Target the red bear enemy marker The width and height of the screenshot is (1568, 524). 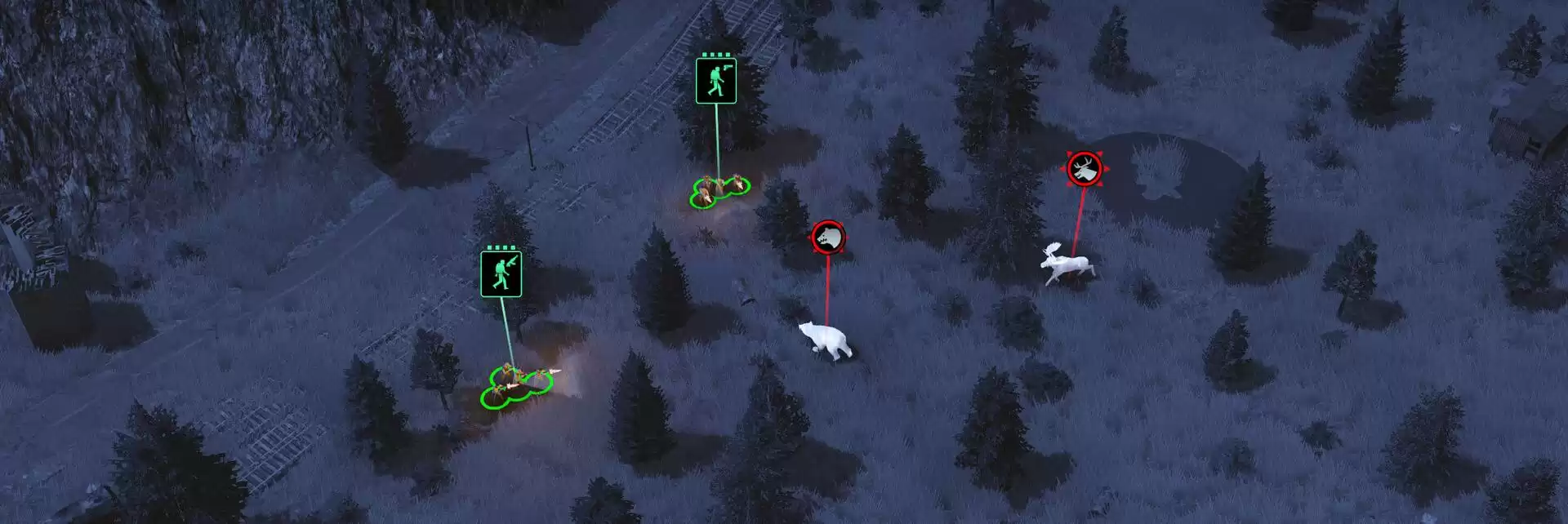tap(827, 237)
